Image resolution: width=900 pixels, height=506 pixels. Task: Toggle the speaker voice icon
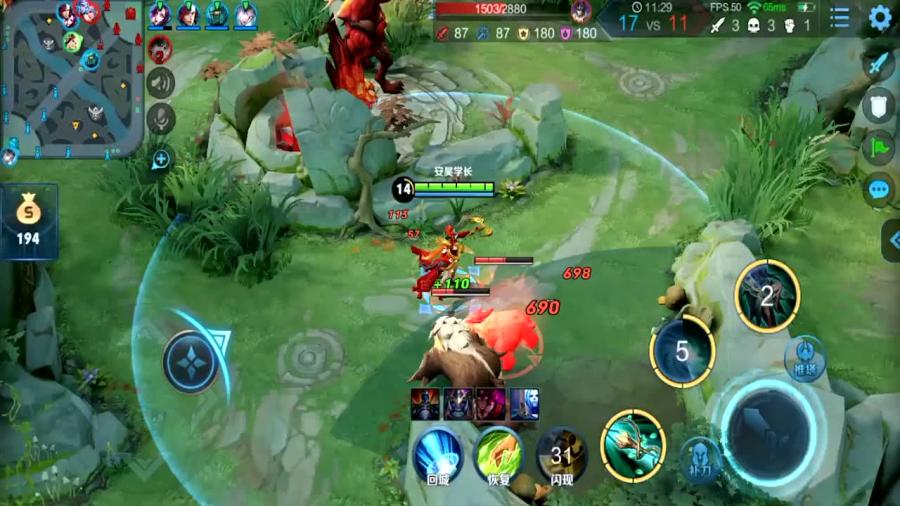coord(160,82)
